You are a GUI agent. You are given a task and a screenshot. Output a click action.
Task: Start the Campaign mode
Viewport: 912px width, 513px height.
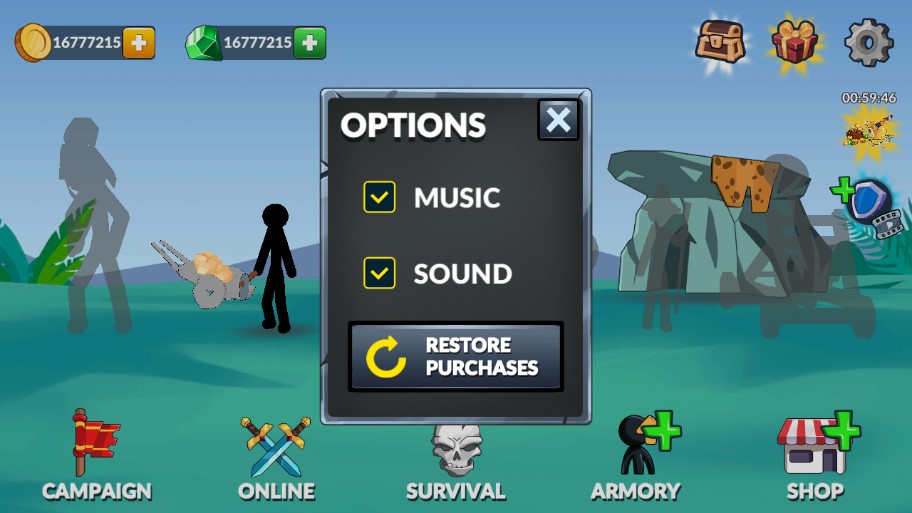pyautogui.click(x=96, y=457)
